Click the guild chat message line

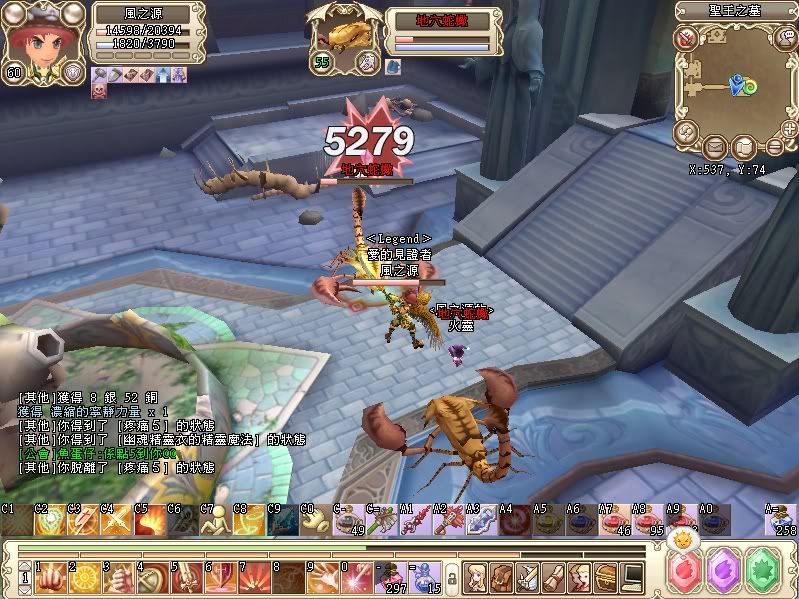coord(100,453)
